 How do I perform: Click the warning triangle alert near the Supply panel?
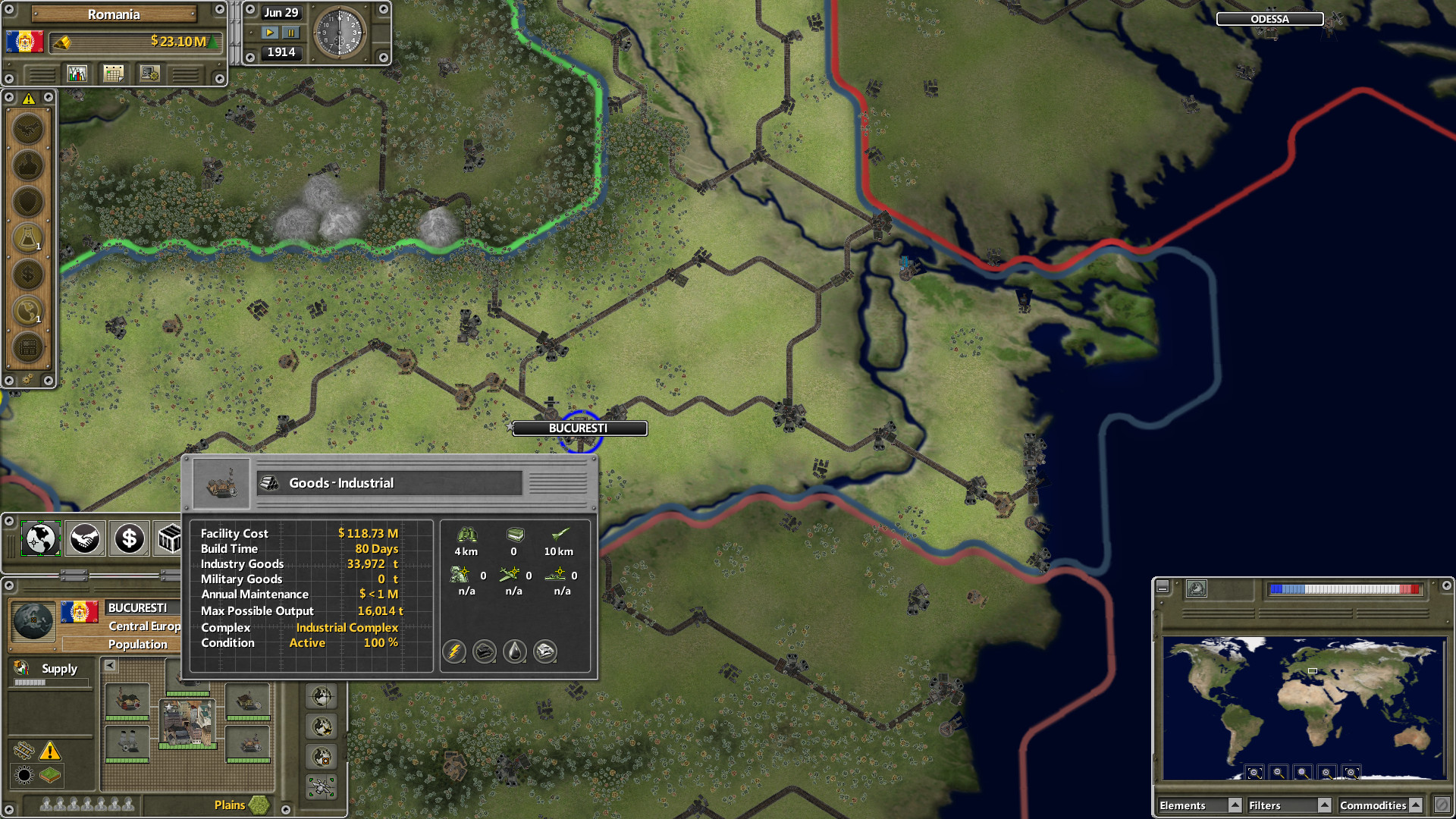50,752
